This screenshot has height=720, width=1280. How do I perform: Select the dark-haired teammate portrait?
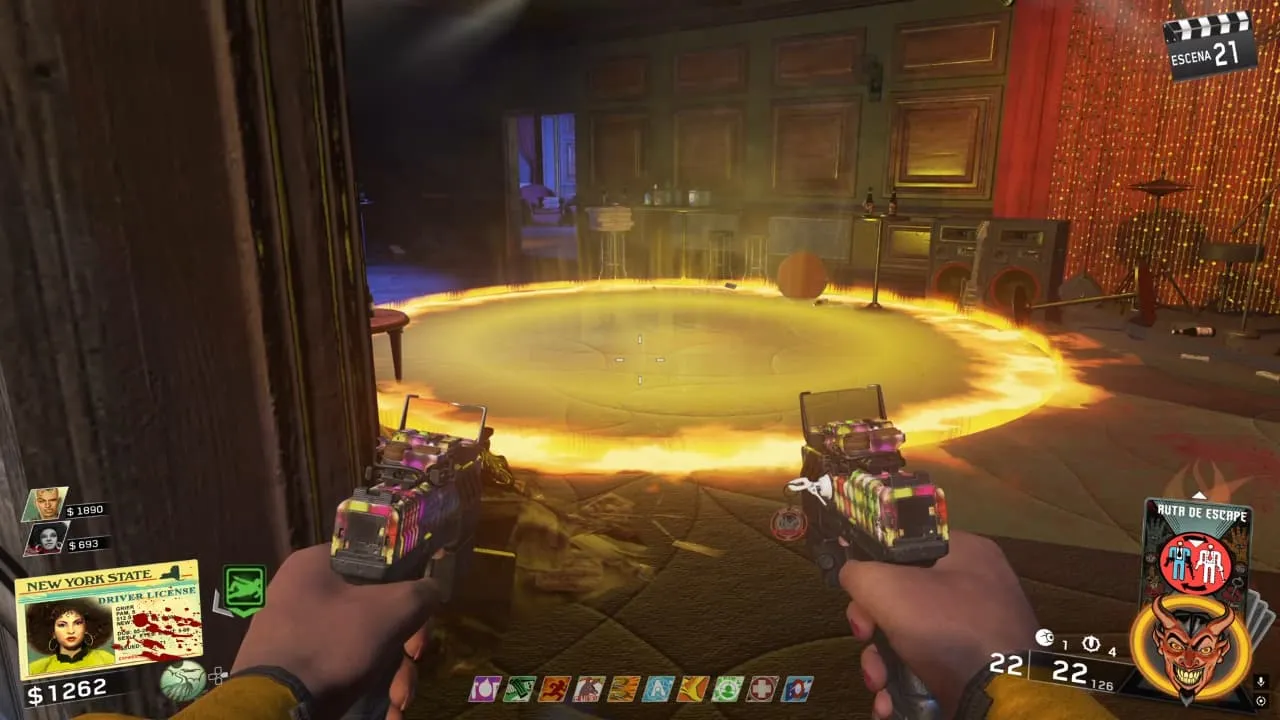pos(46,537)
